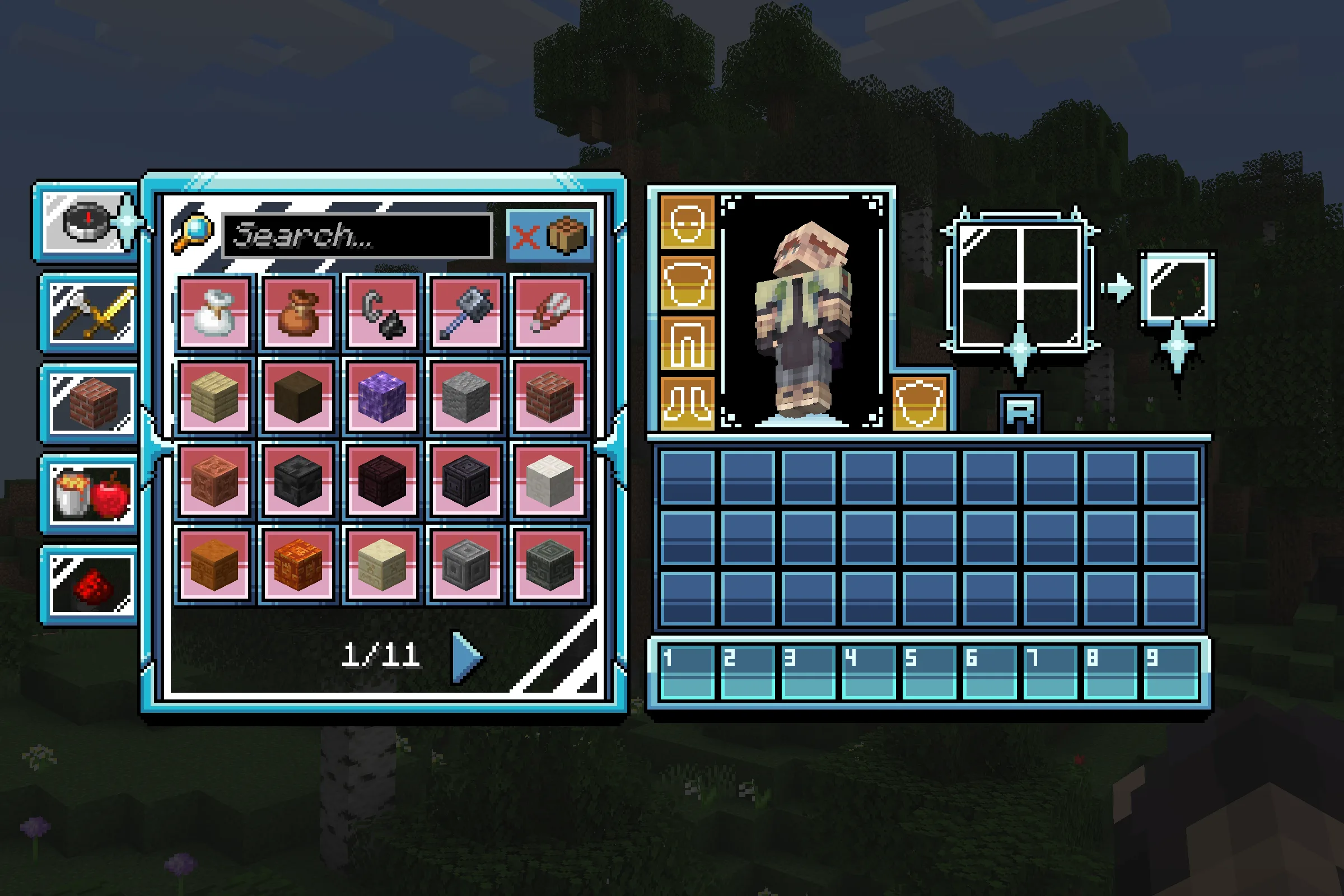1344x896 pixels.
Task: Click the Search text field
Action: click(x=357, y=235)
